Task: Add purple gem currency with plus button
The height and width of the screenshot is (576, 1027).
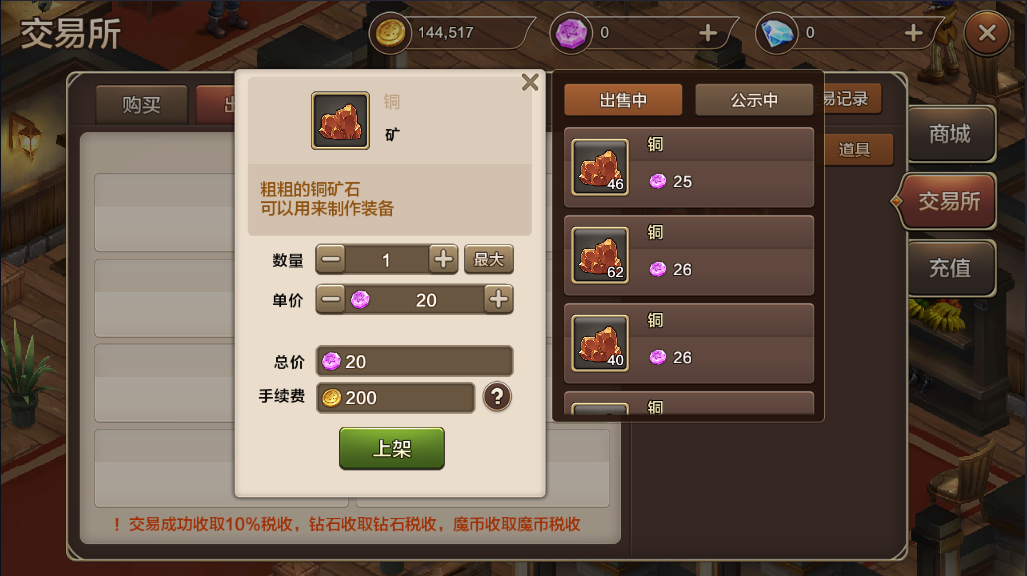Action: (x=707, y=33)
